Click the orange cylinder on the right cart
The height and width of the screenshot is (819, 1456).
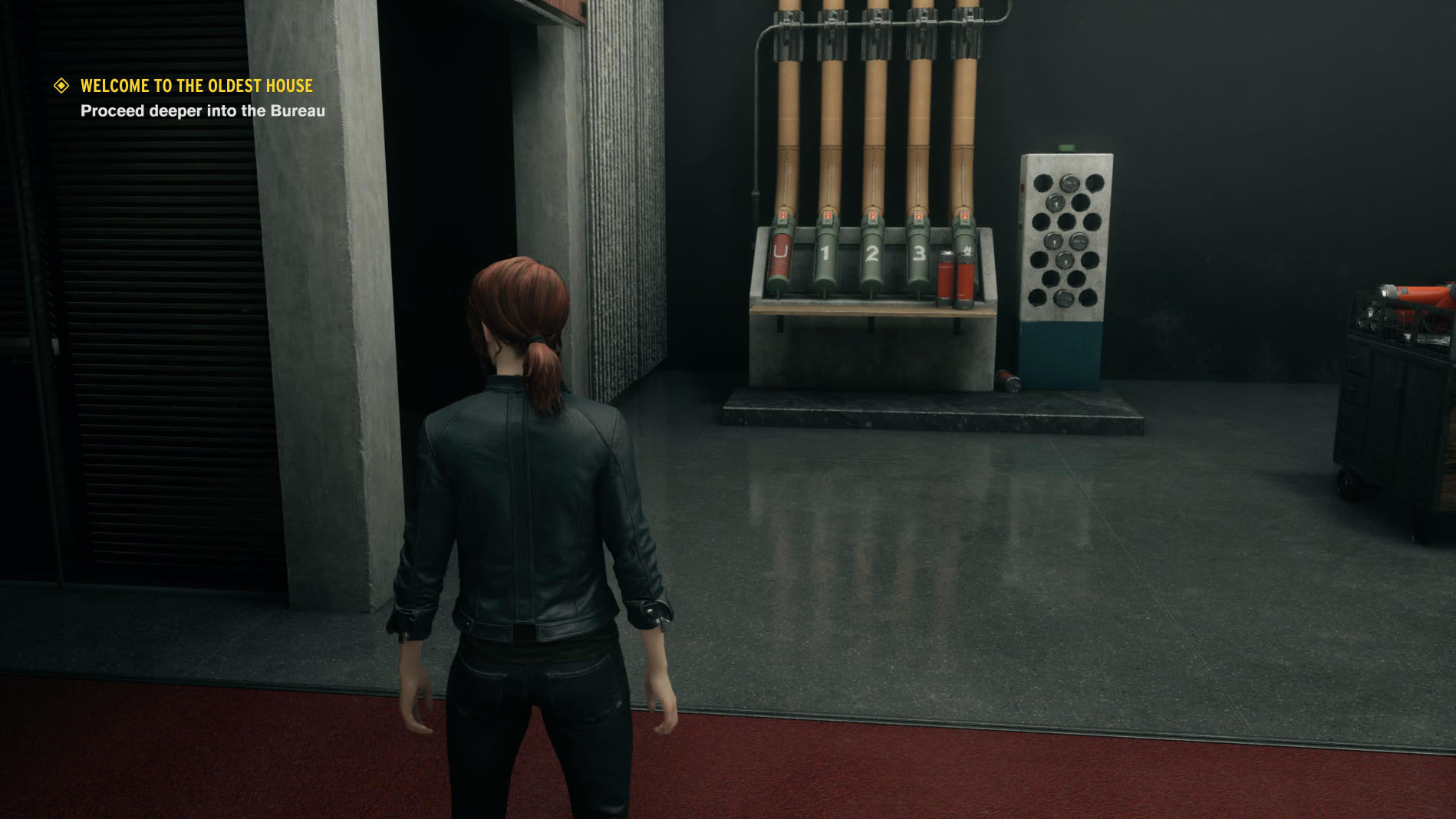tap(1423, 295)
